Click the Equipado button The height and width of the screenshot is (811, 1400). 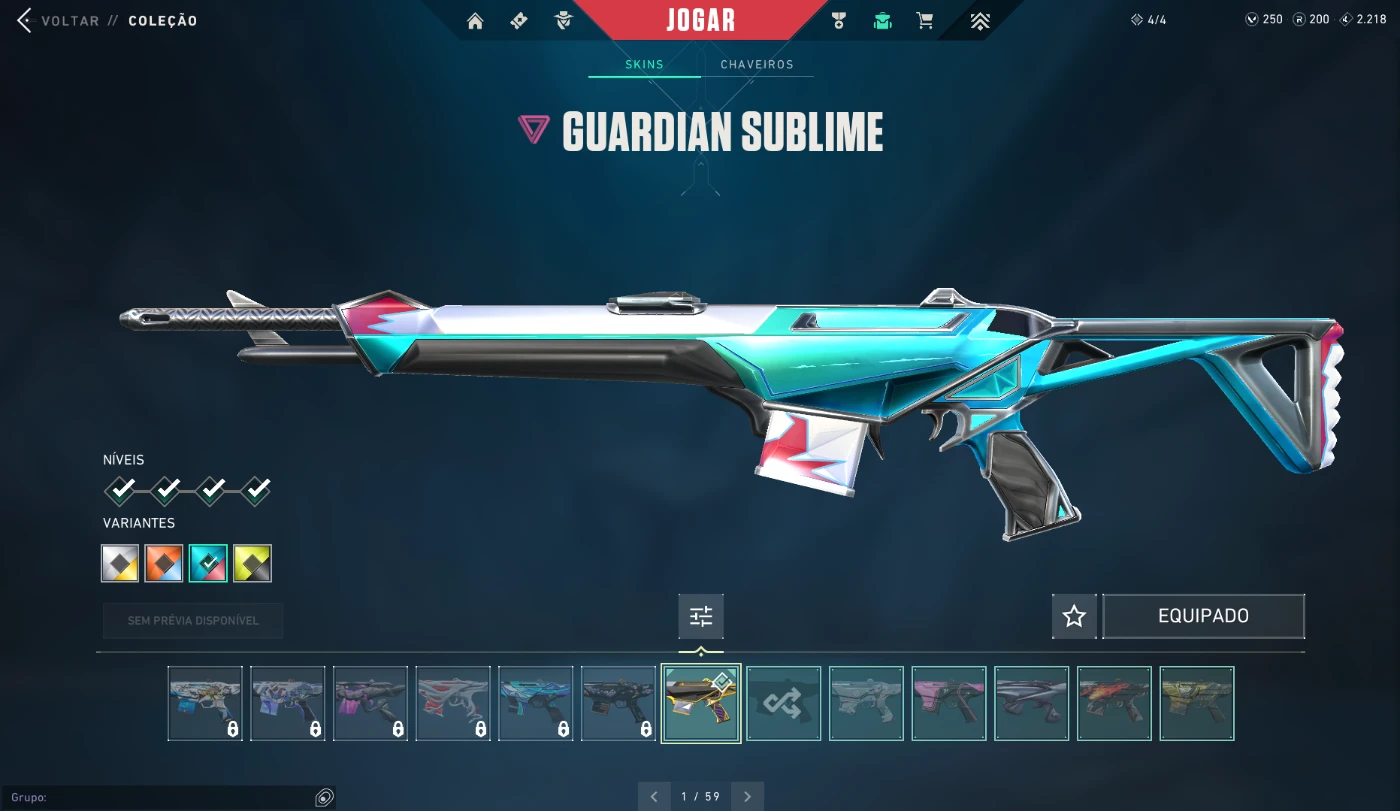coord(1203,616)
